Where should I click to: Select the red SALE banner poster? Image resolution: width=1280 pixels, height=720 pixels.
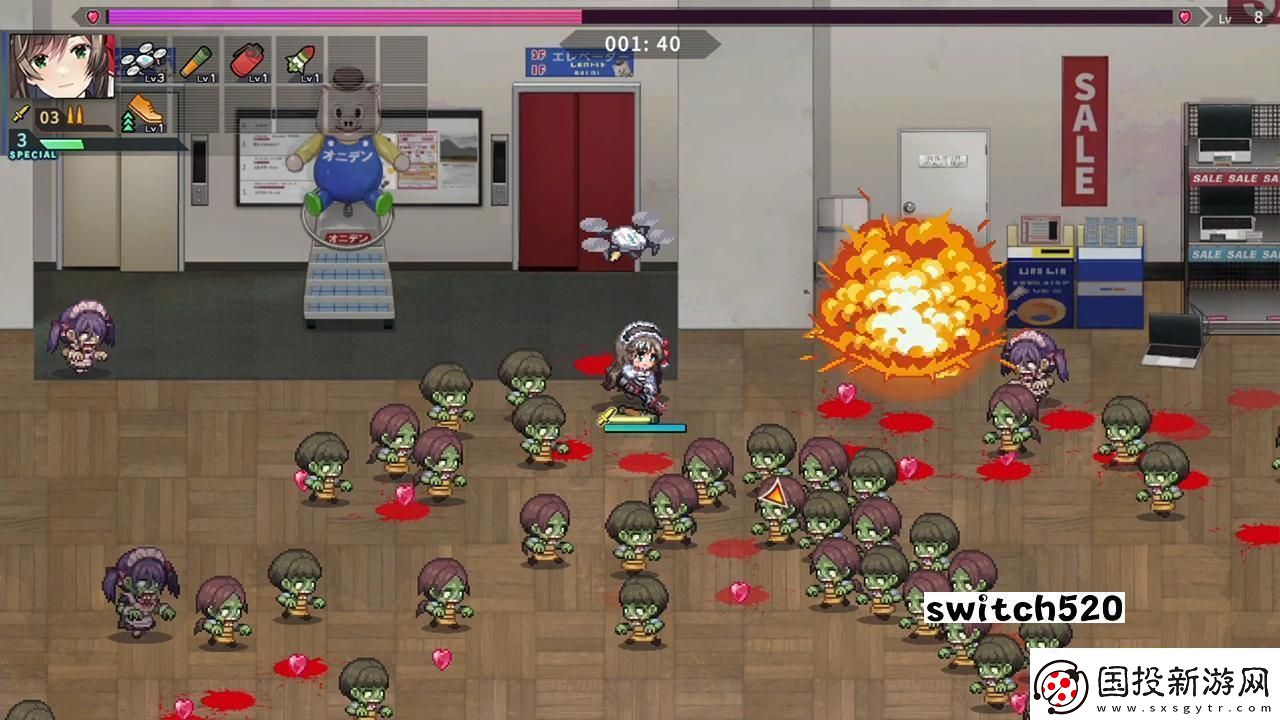[x=1084, y=130]
